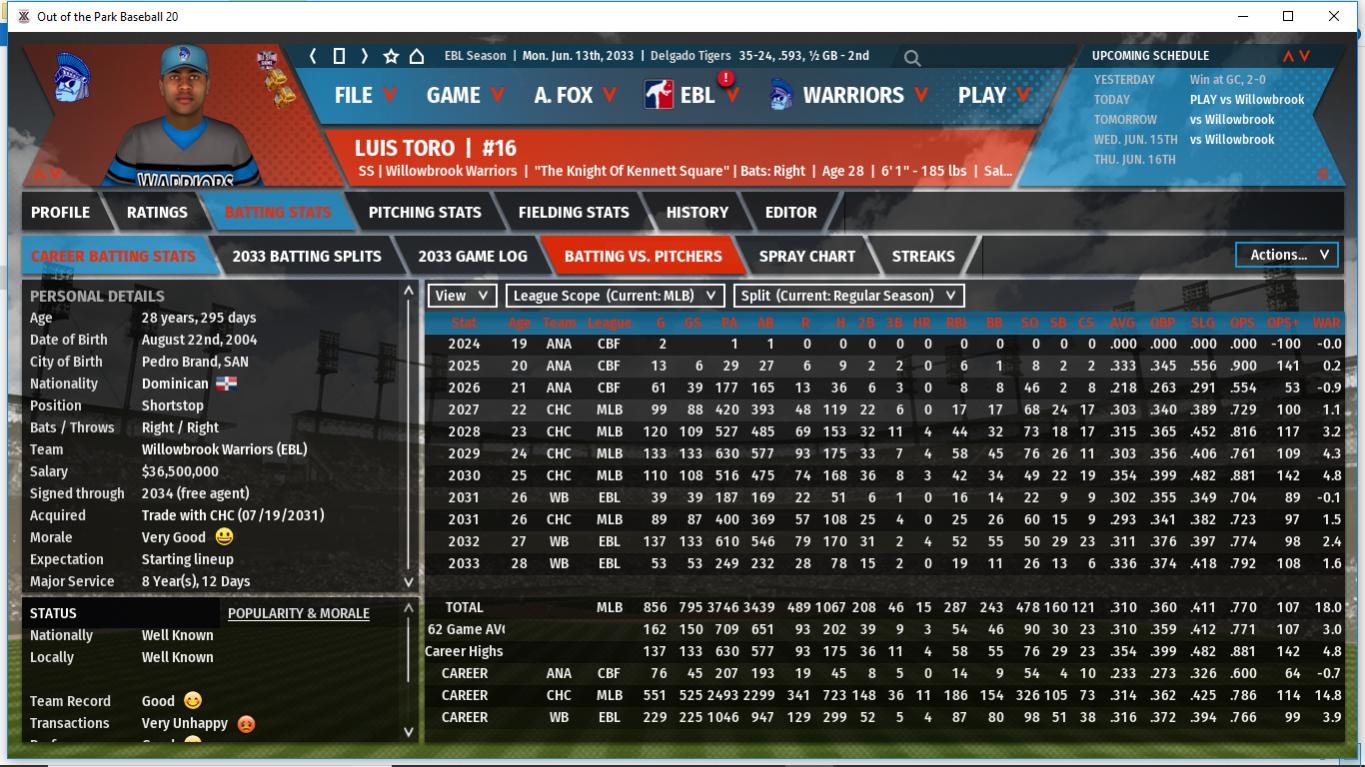1365x767 pixels.
Task: Open the PITCHING STATS tab
Action: point(424,212)
